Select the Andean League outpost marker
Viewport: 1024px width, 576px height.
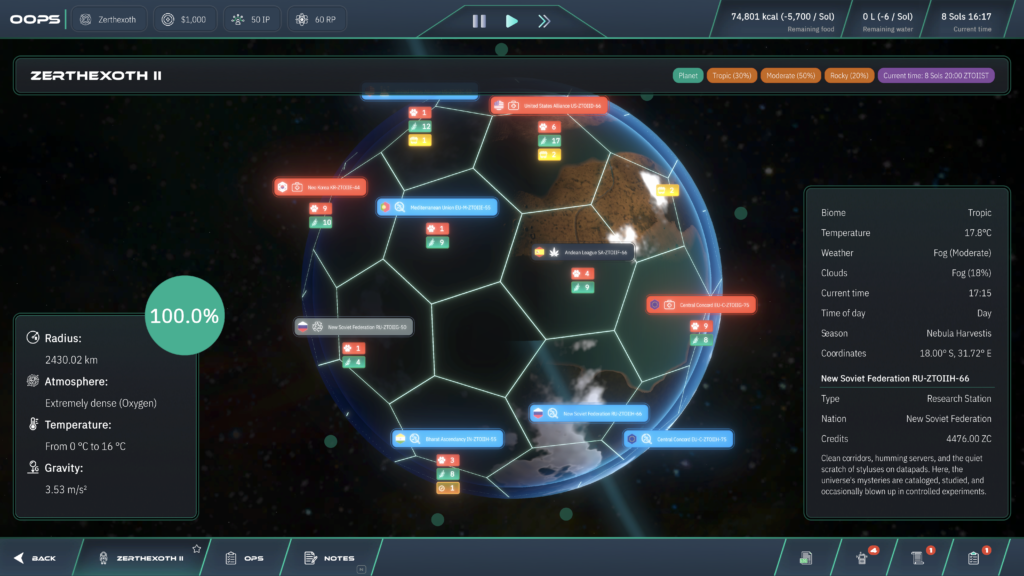coord(584,252)
